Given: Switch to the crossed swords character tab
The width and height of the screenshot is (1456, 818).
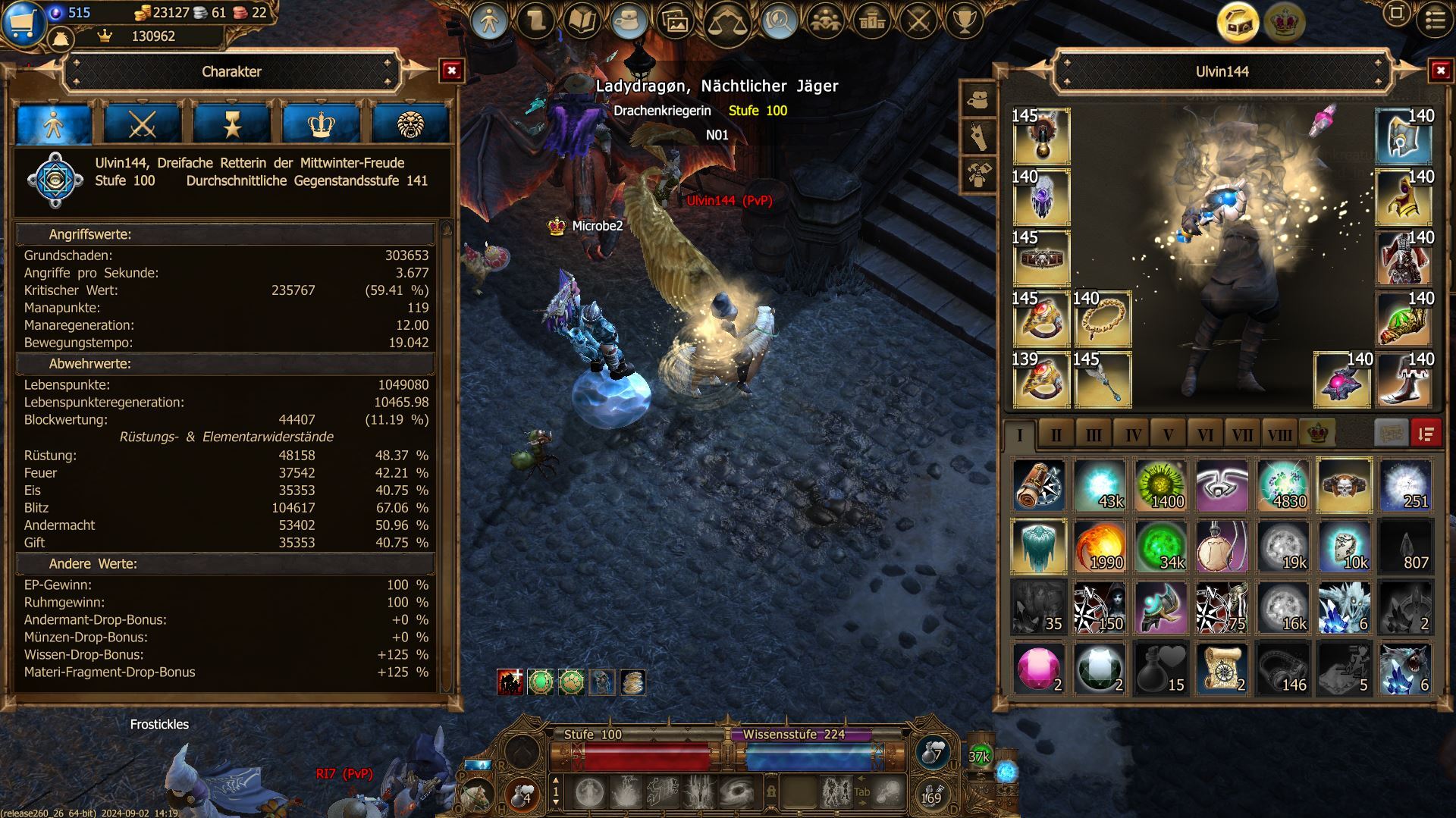Looking at the screenshot, I should [x=142, y=124].
